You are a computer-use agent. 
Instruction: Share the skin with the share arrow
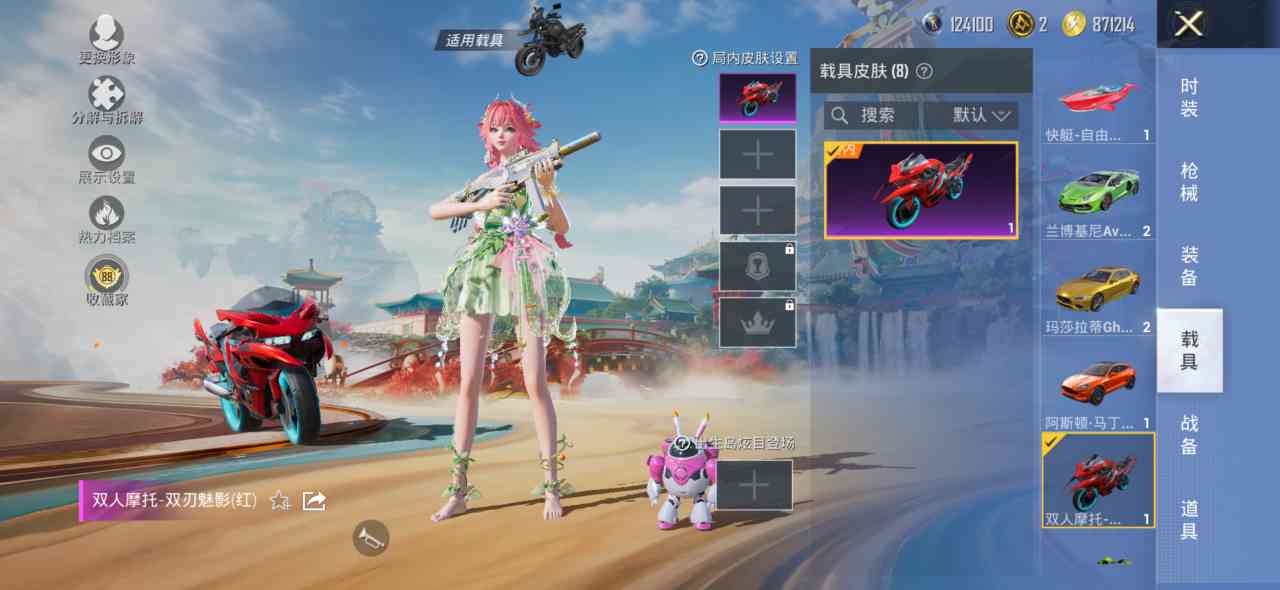(x=314, y=500)
